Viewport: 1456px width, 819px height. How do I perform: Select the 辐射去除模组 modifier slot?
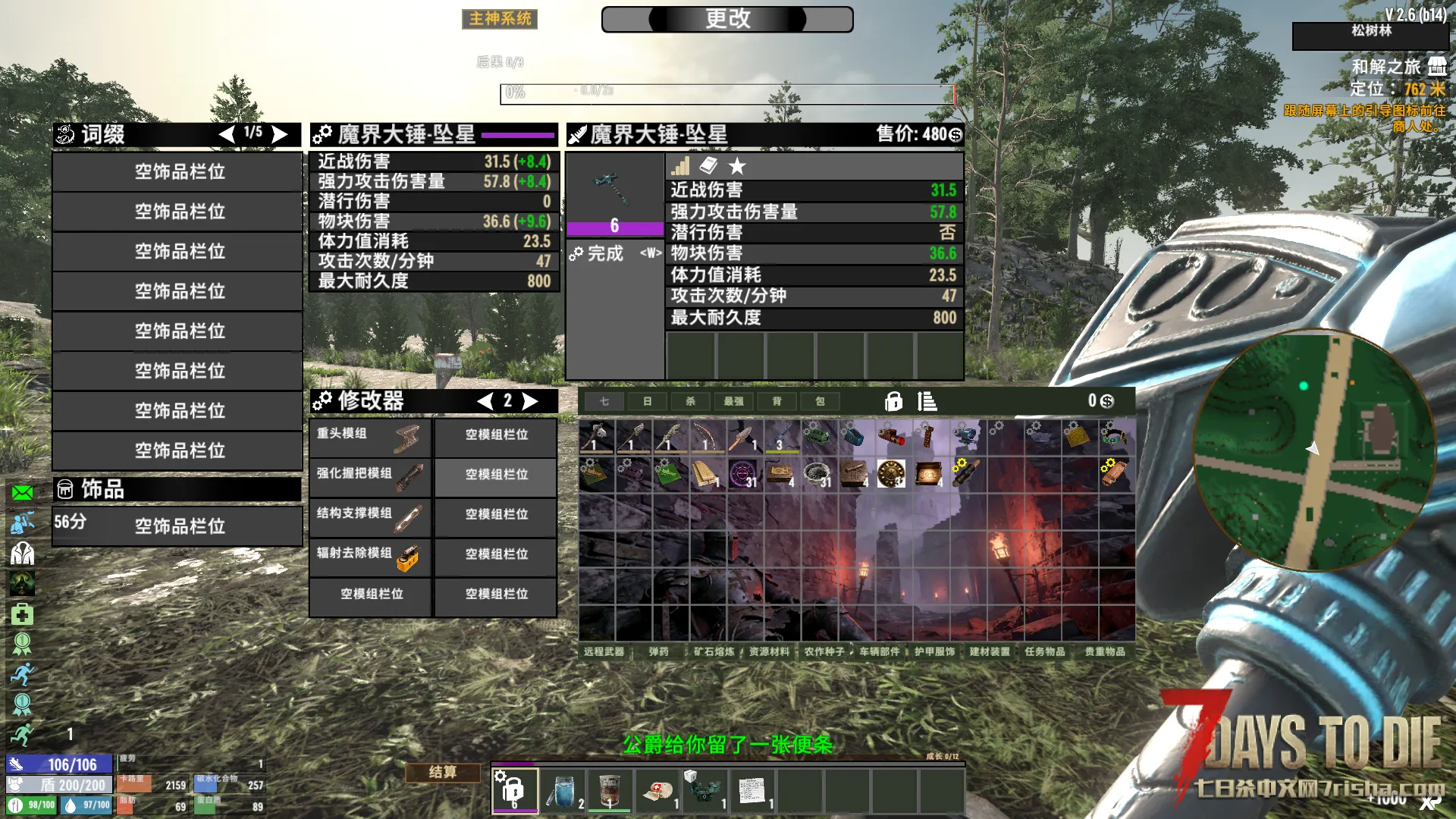(370, 557)
